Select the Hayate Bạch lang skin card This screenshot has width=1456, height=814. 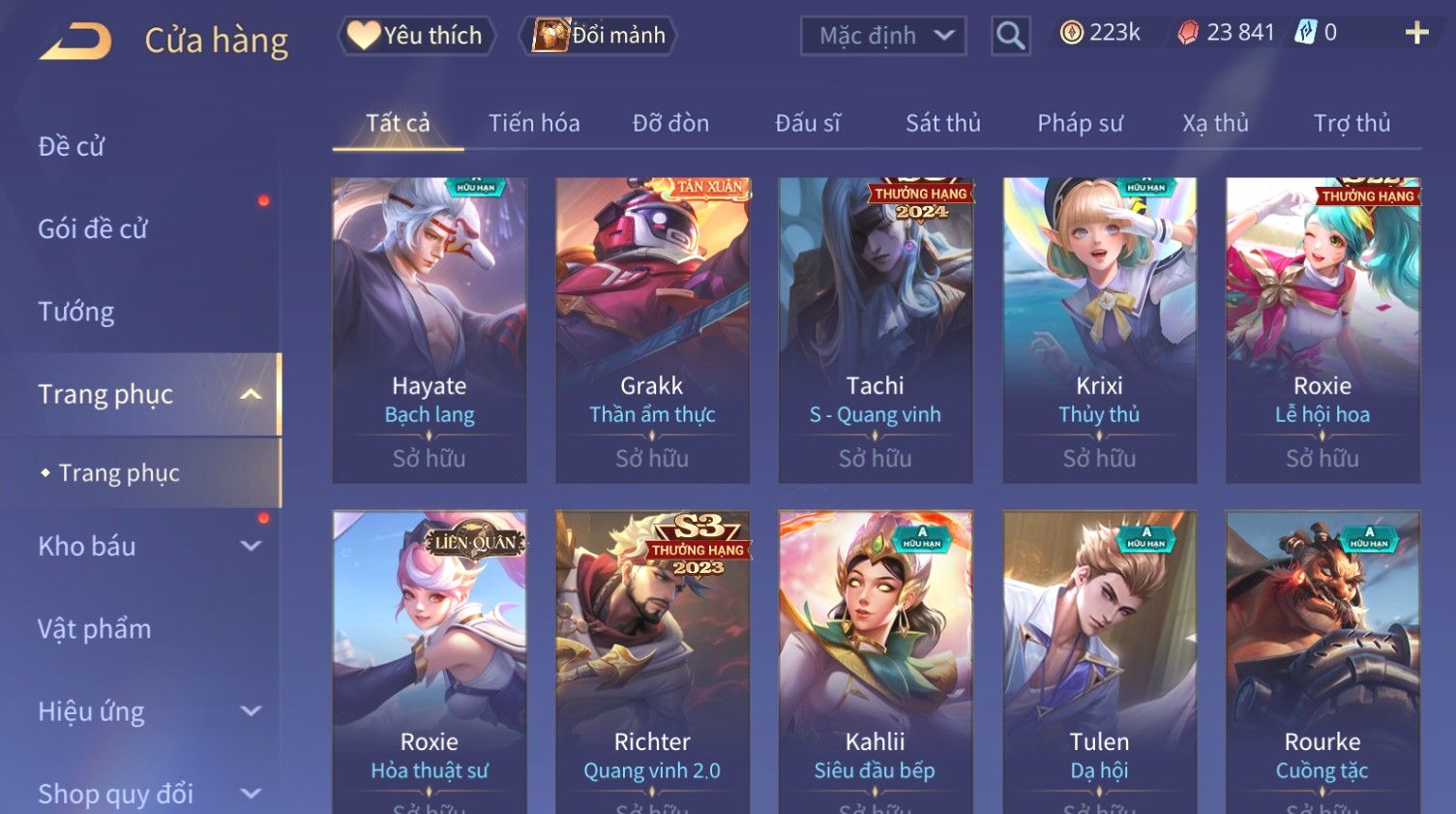click(430, 329)
